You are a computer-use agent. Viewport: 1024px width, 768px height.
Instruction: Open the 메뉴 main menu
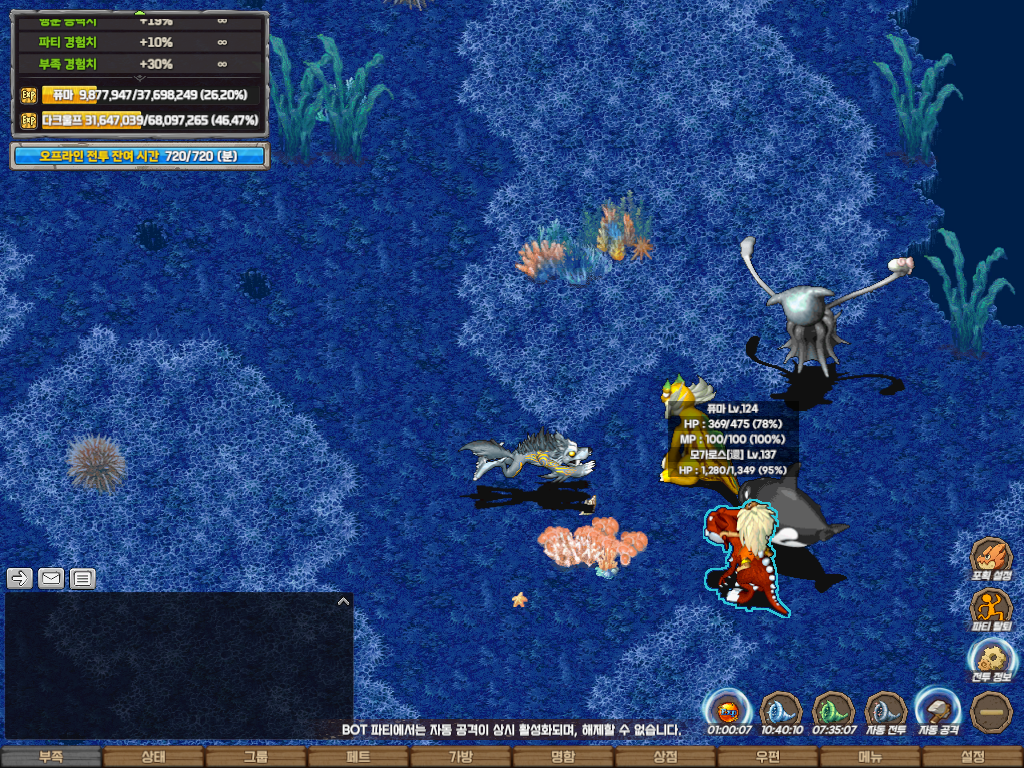[870, 757]
